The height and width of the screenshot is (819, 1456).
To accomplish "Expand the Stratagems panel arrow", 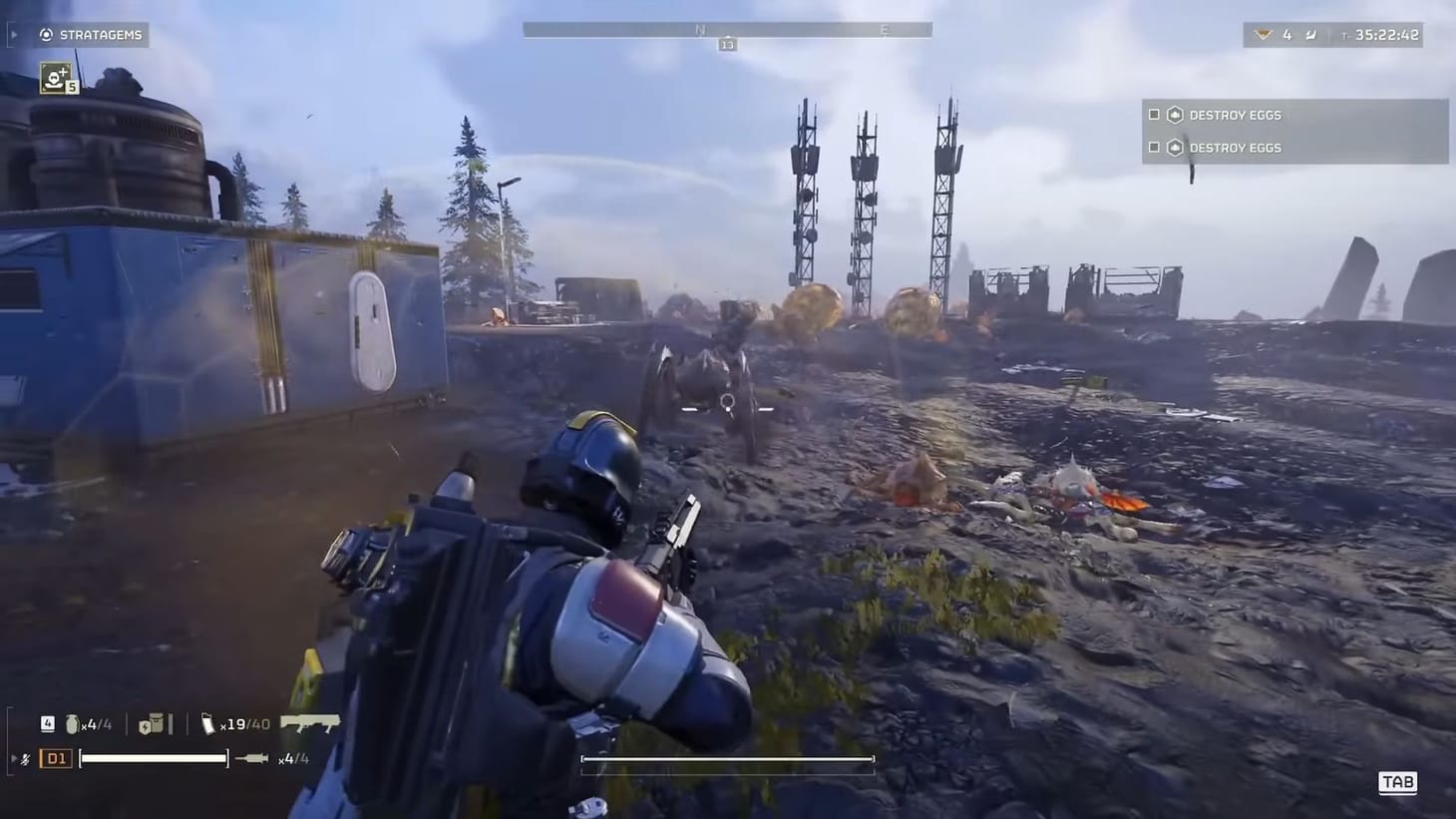I will pyautogui.click(x=13, y=33).
